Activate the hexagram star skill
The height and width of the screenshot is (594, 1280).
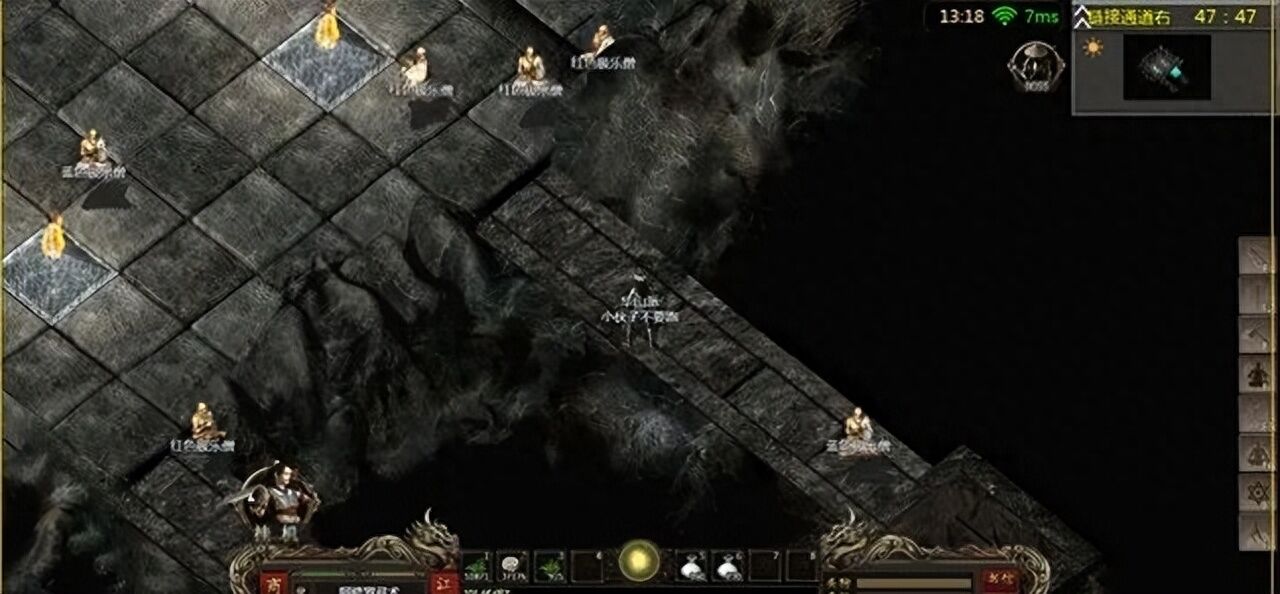tap(1258, 492)
